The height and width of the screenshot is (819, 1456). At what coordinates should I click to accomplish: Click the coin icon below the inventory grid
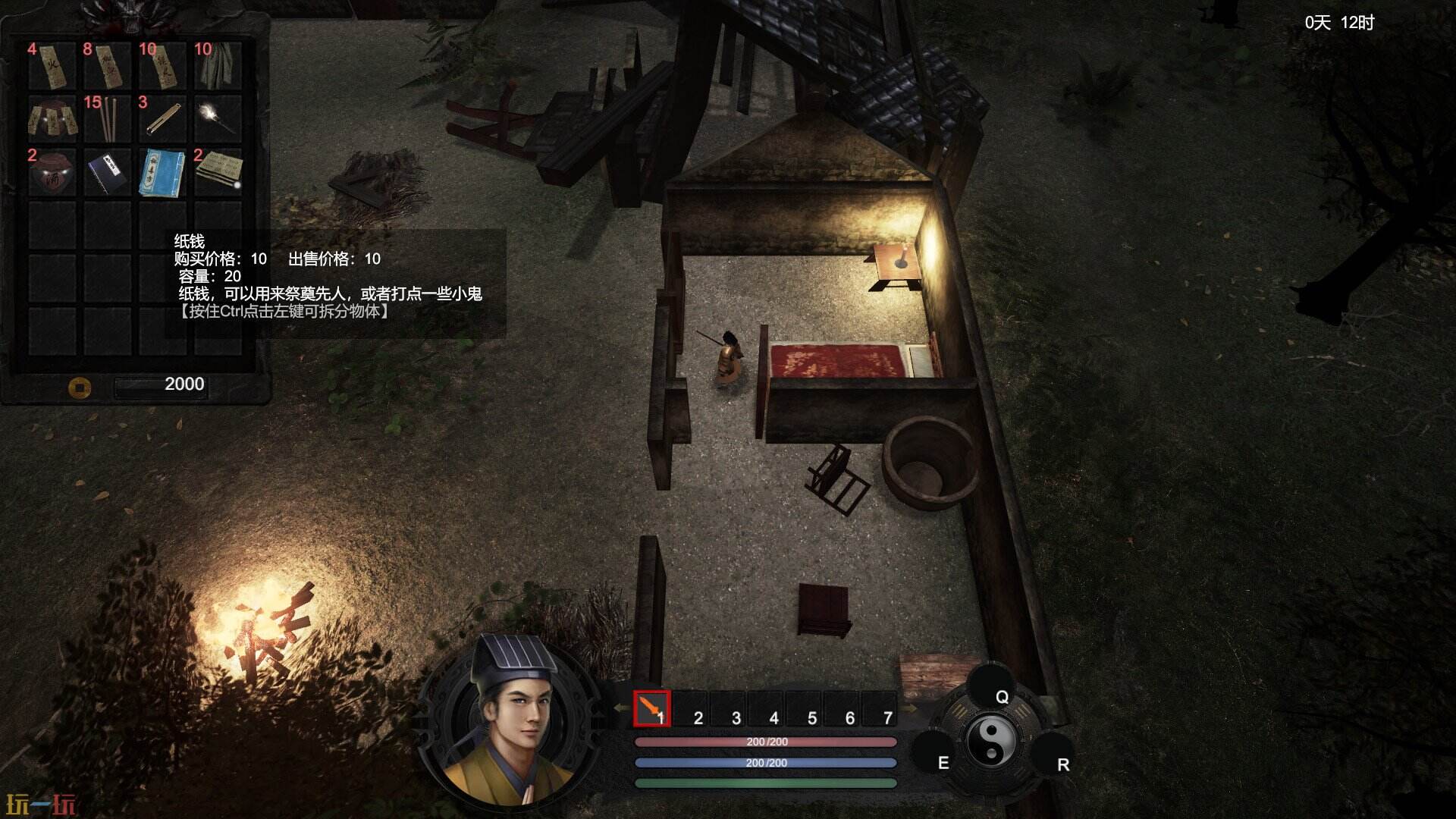coord(80,389)
